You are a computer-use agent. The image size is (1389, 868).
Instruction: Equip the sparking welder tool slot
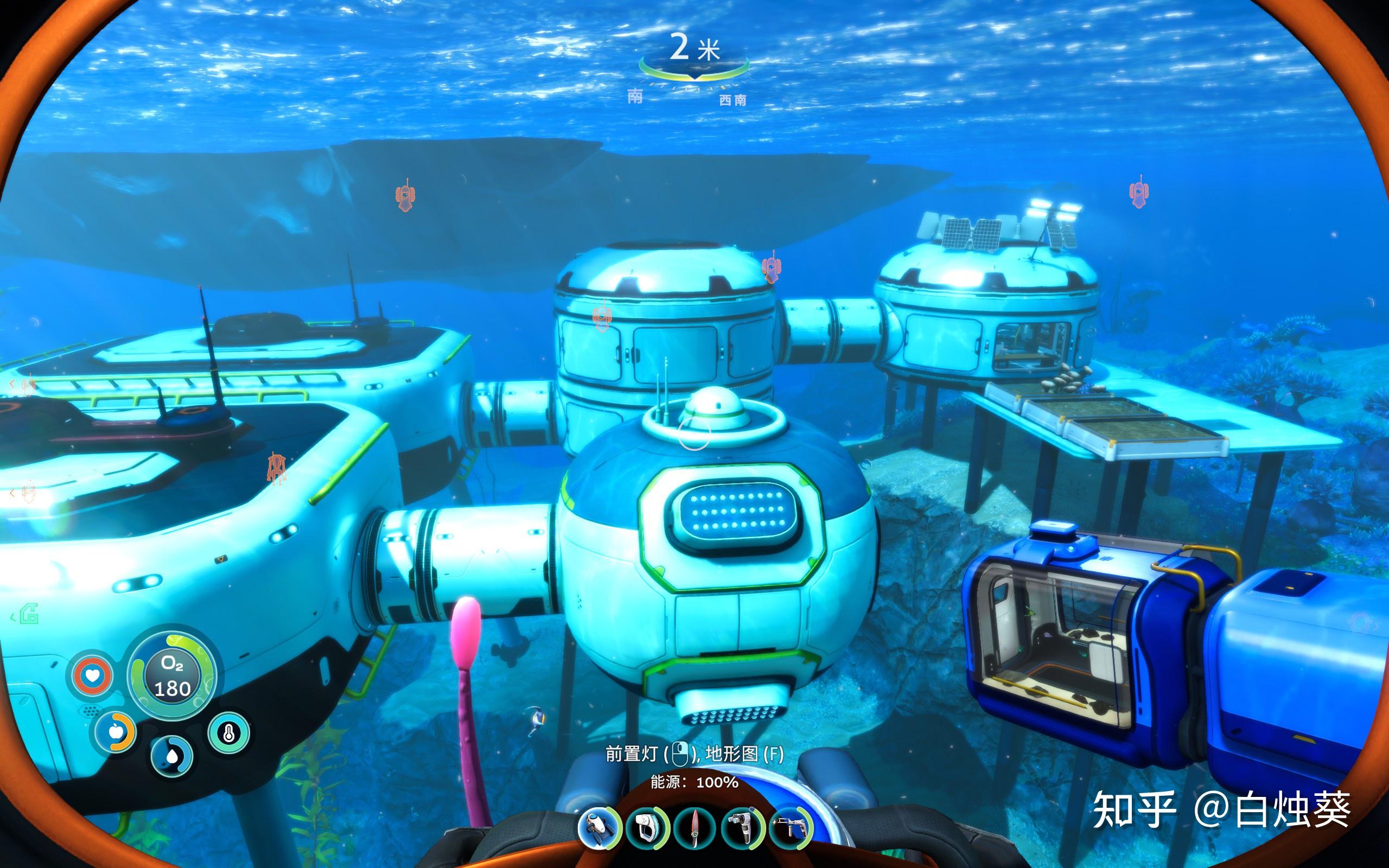tap(791, 829)
